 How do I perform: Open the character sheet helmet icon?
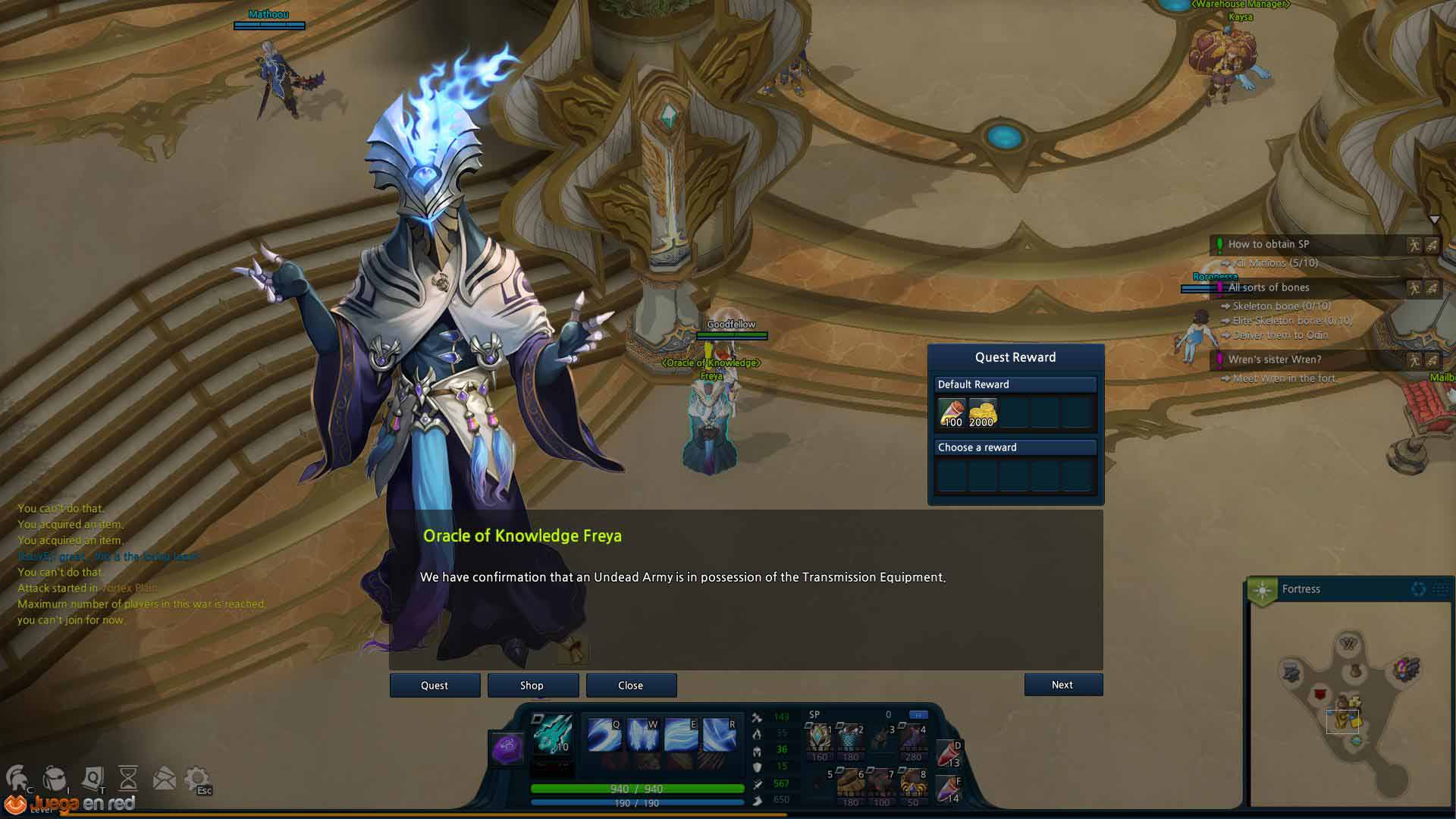coord(18,778)
